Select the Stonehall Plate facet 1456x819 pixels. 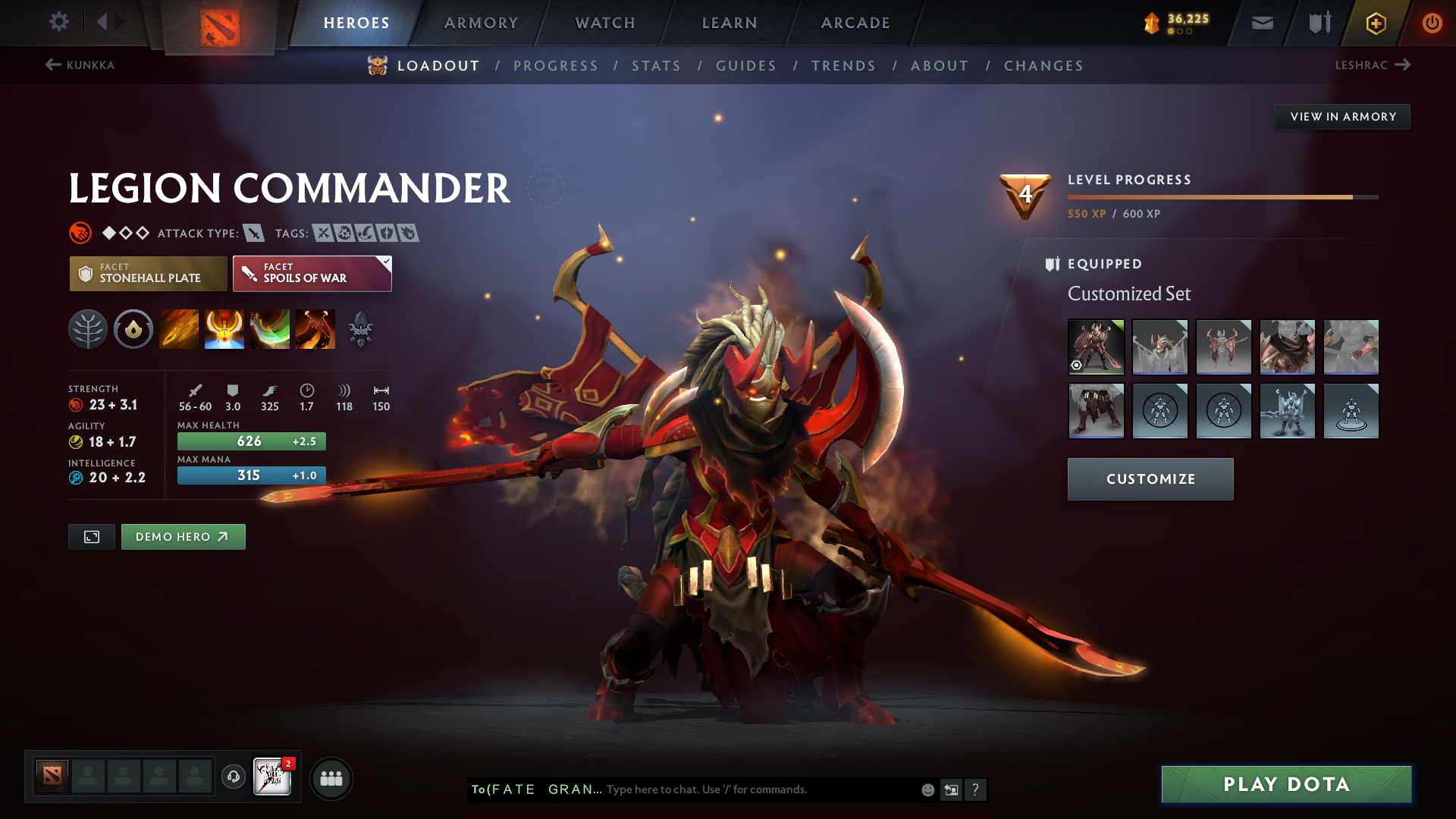coord(148,273)
